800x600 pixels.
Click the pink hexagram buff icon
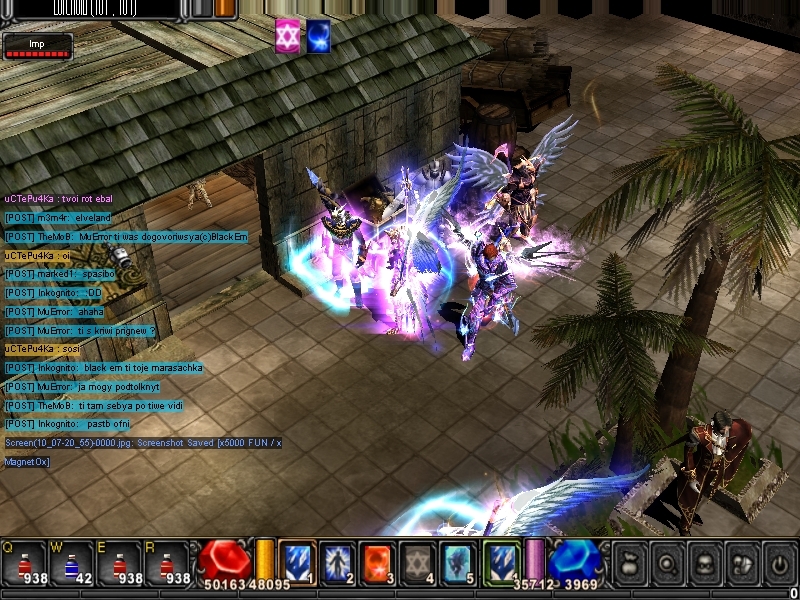pos(288,35)
